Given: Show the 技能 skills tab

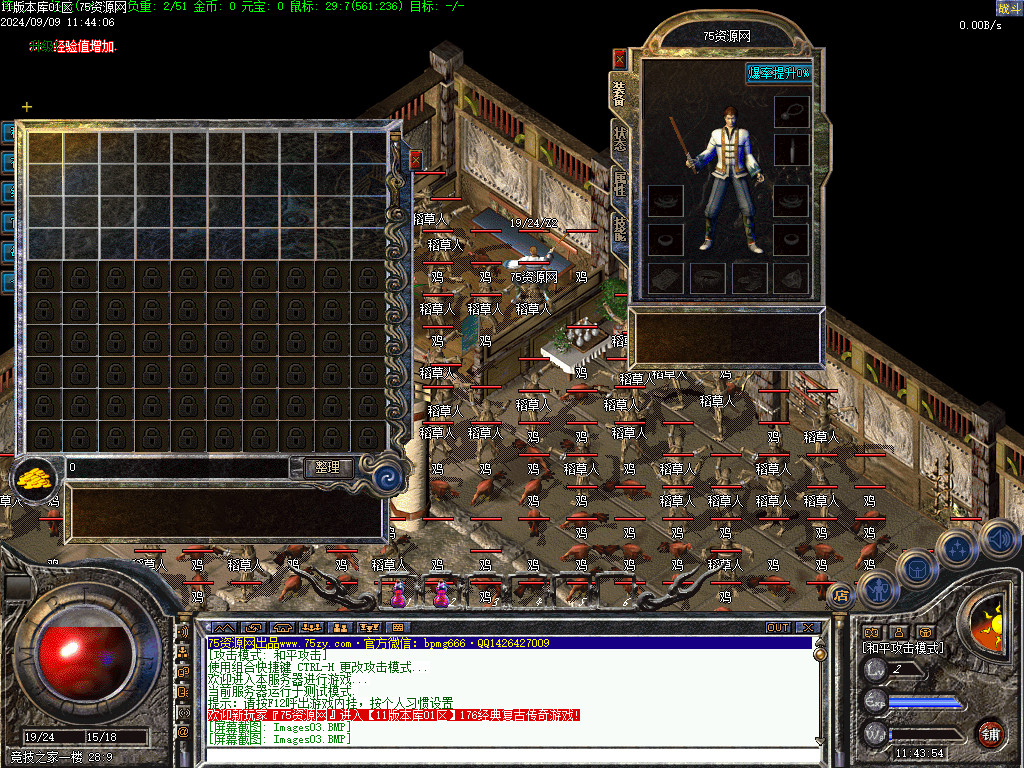Looking at the screenshot, I should pyautogui.click(x=620, y=229).
